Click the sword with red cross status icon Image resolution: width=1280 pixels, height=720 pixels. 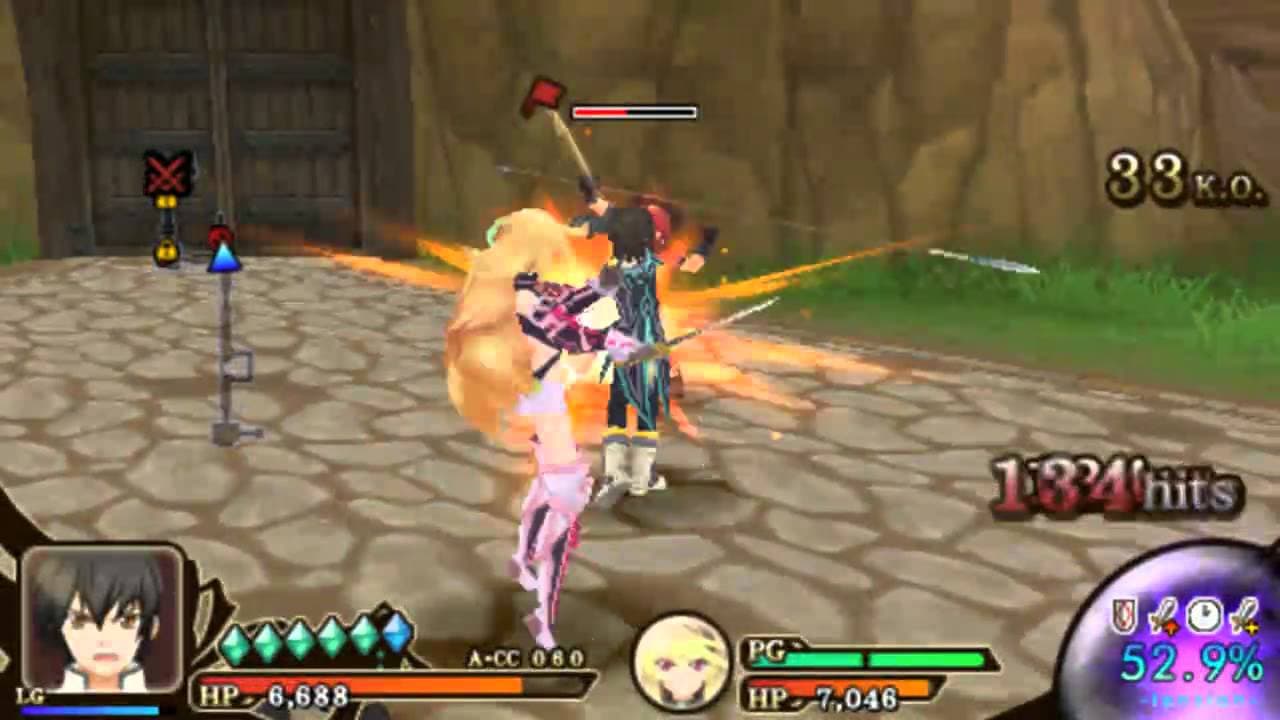point(1164,615)
